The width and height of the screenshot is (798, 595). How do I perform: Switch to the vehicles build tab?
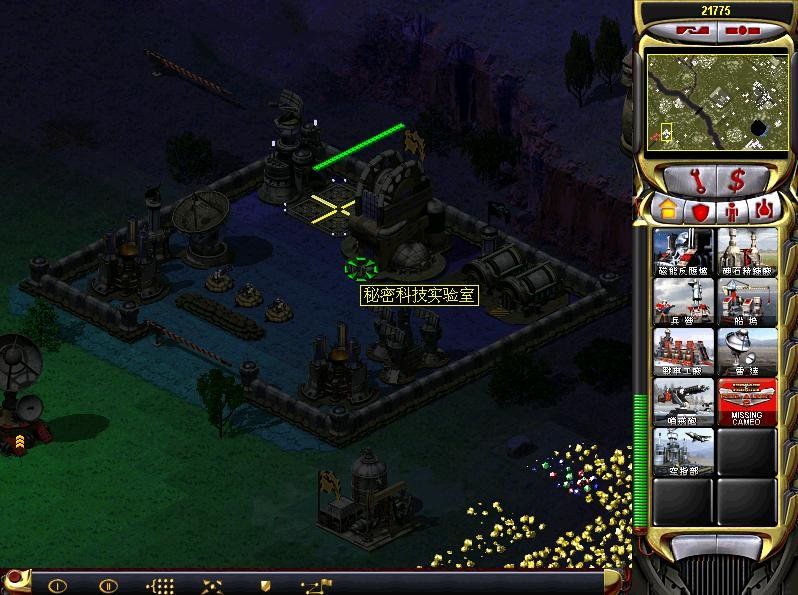pyautogui.click(x=763, y=210)
